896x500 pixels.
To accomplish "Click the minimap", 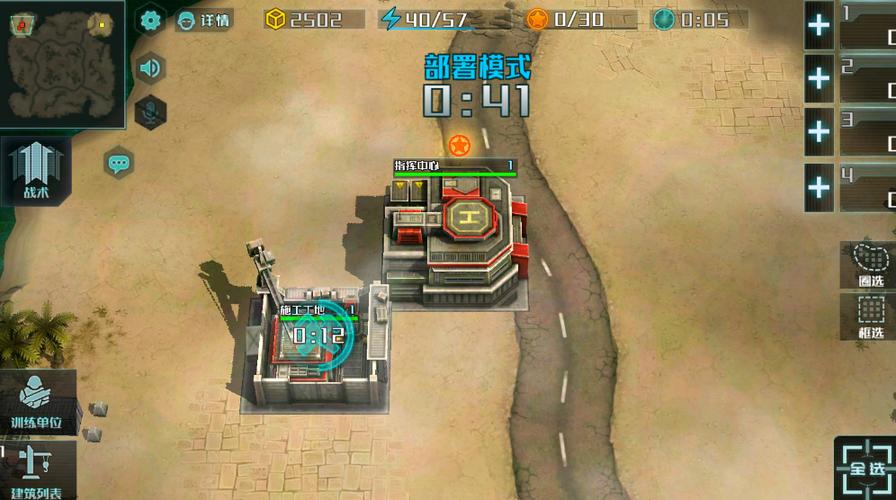I will click(62, 62).
